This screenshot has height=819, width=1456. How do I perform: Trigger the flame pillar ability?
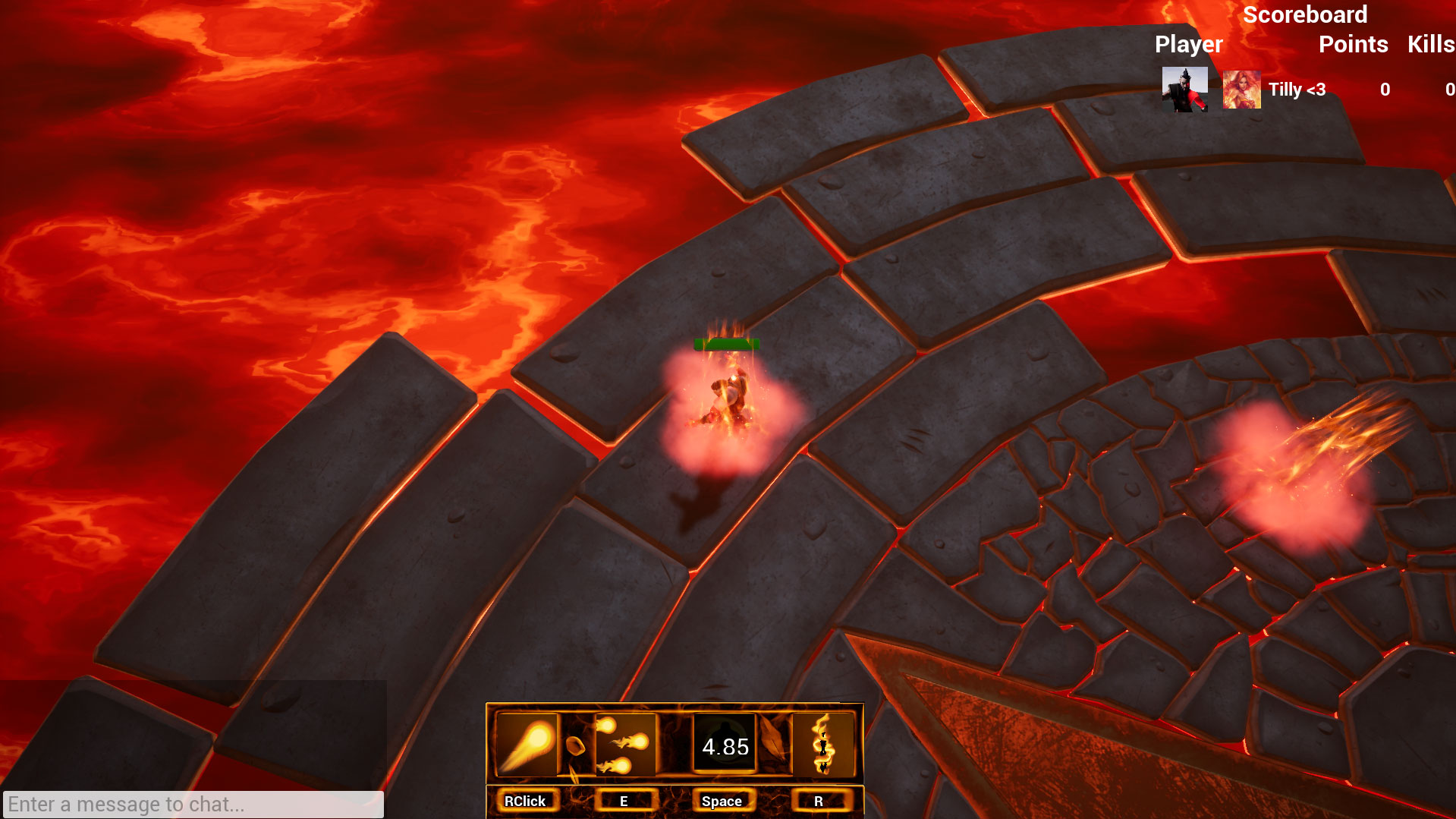(822, 745)
